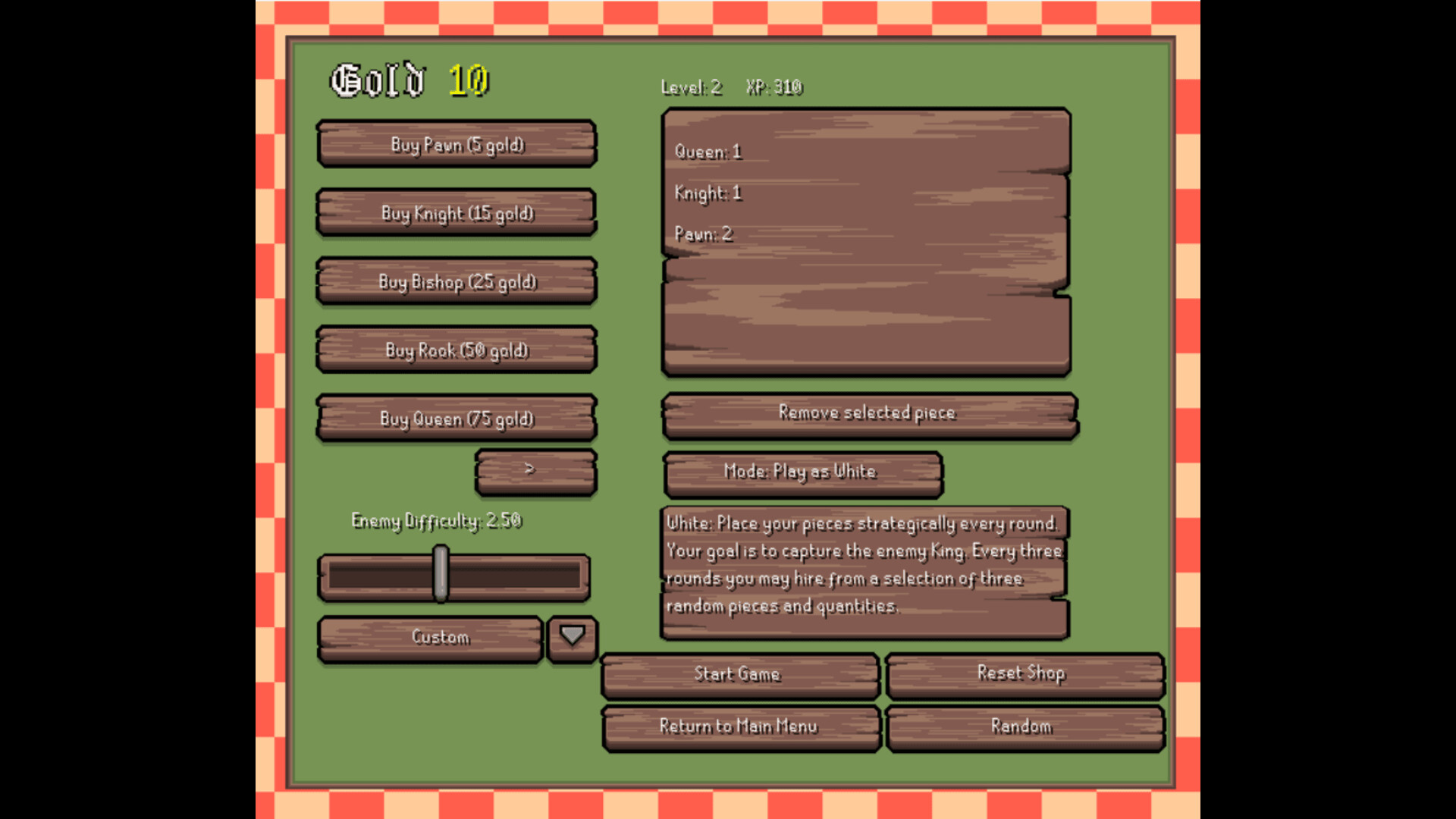Select the small arrow button below Buy Queen
Screen dimensions: 1456x819
click(535, 470)
